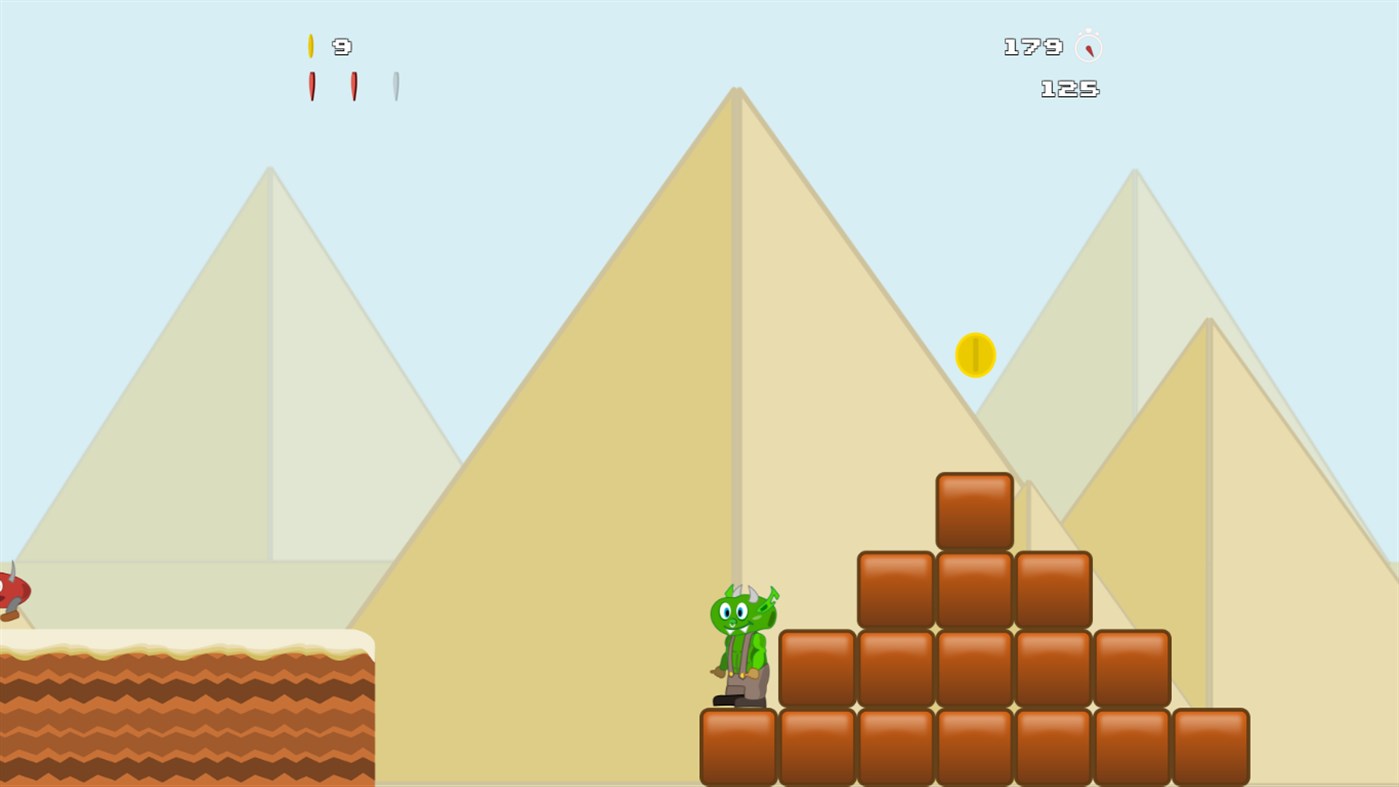Click the grayed-out rocket ammo icon

click(x=396, y=86)
